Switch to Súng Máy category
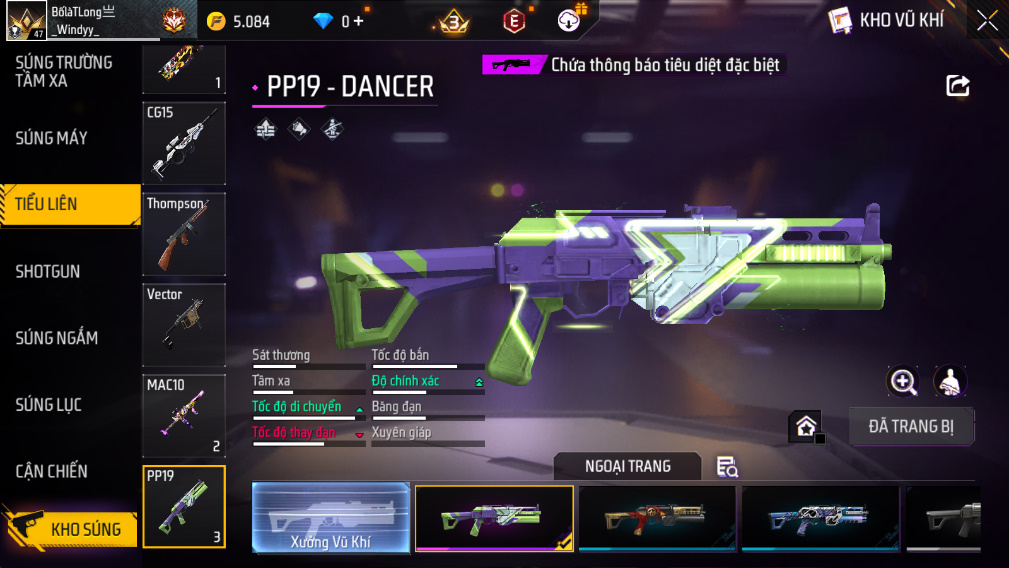Screen dimensions: 1009x568 (52, 138)
